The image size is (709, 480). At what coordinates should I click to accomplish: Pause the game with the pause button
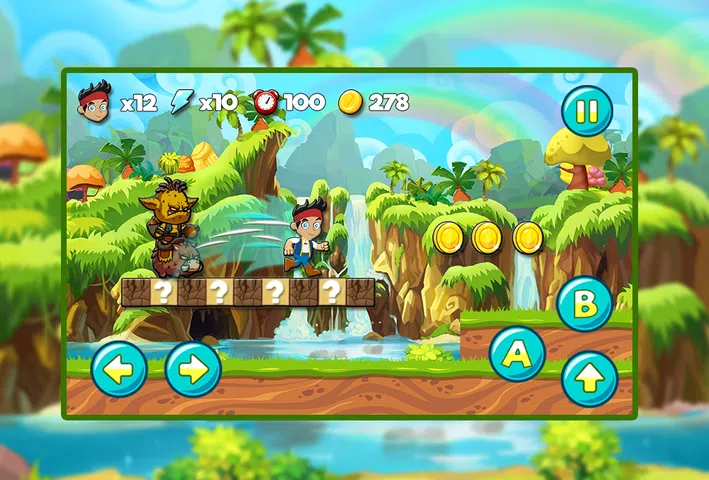(x=587, y=111)
